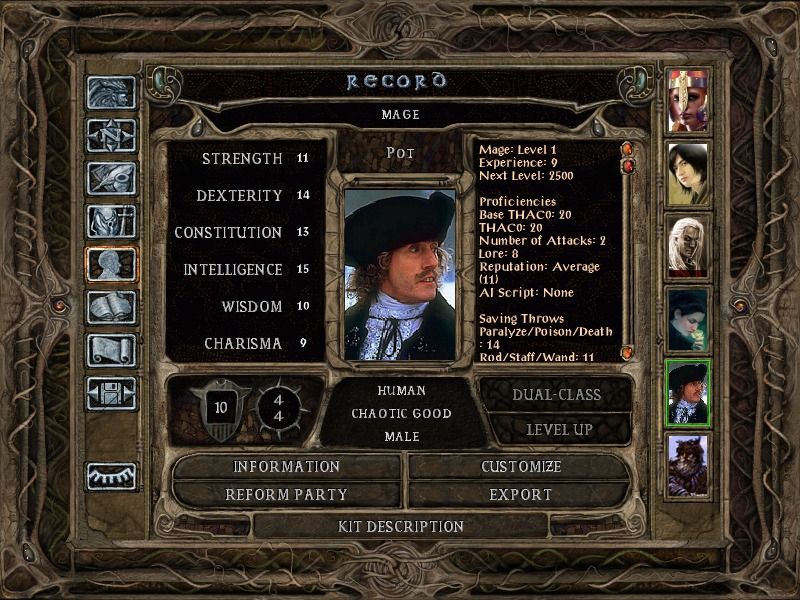Image resolution: width=800 pixels, height=600 pixels.
Task: Select the werewolf creature portrait
Action: click(x=688, y=465)
